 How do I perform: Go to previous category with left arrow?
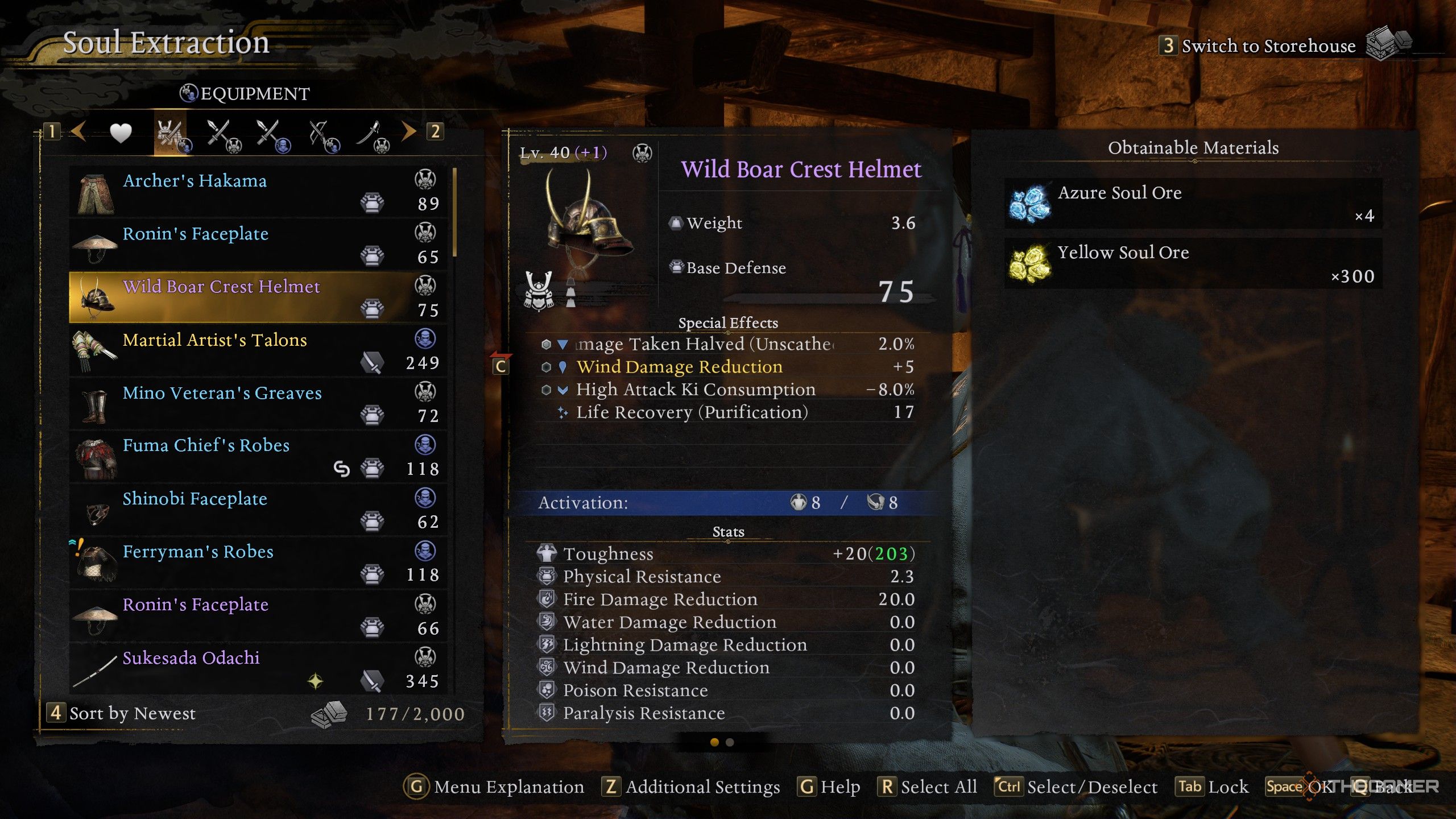(x=78, y=131)
